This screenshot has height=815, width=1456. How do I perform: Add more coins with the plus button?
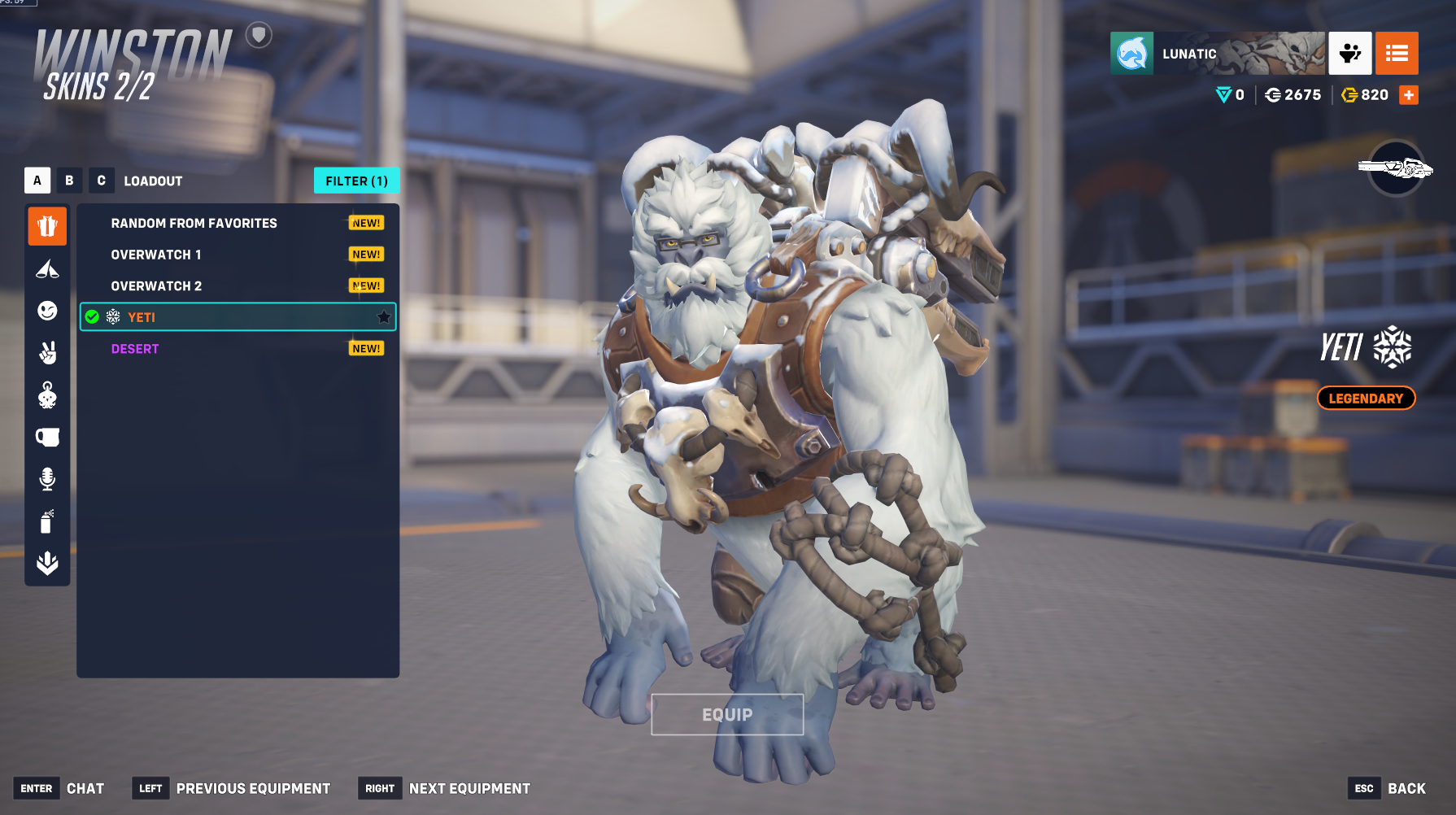pos(1409,95)
